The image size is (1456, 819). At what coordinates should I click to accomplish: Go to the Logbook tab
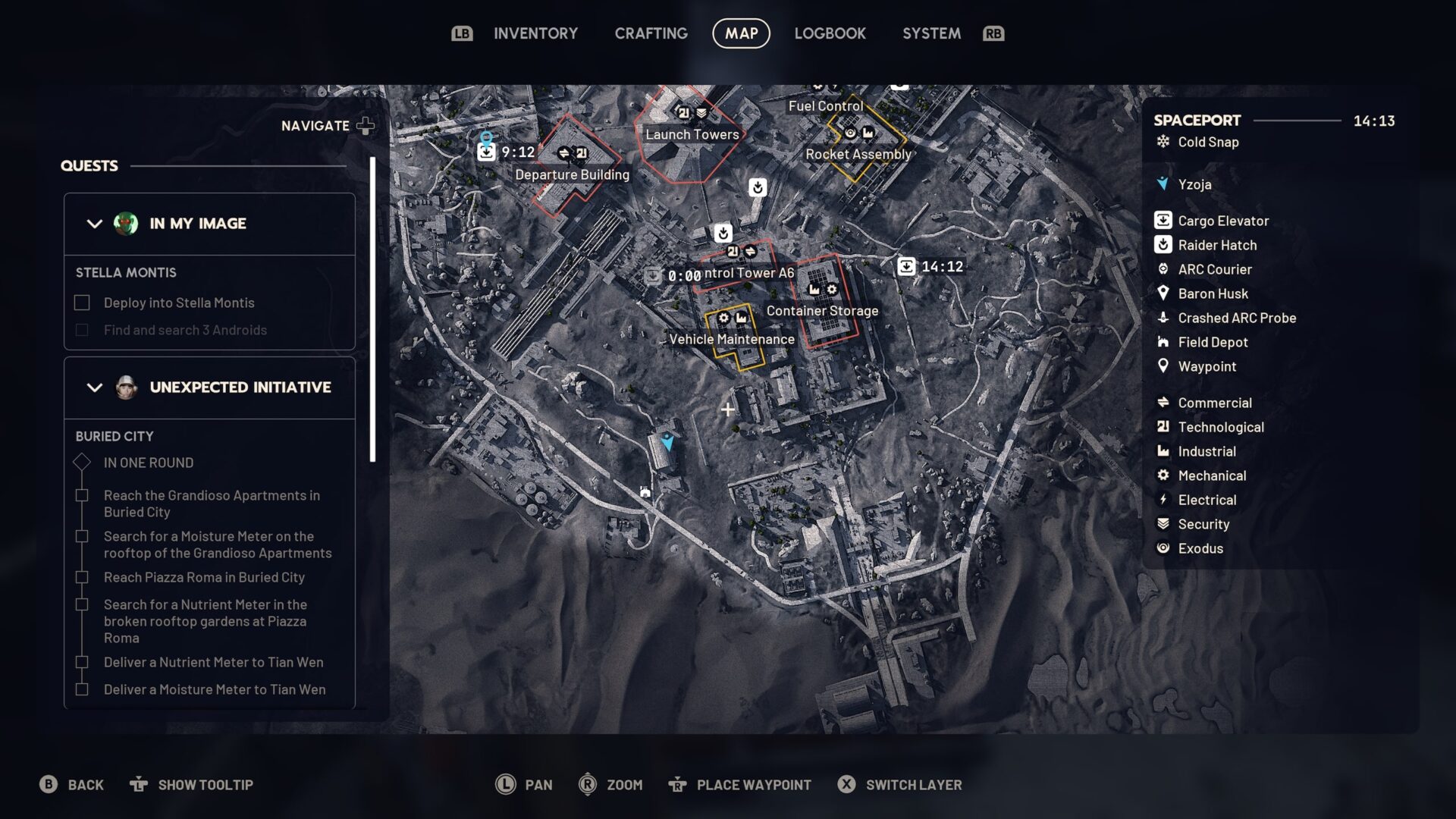click(830, 33)
